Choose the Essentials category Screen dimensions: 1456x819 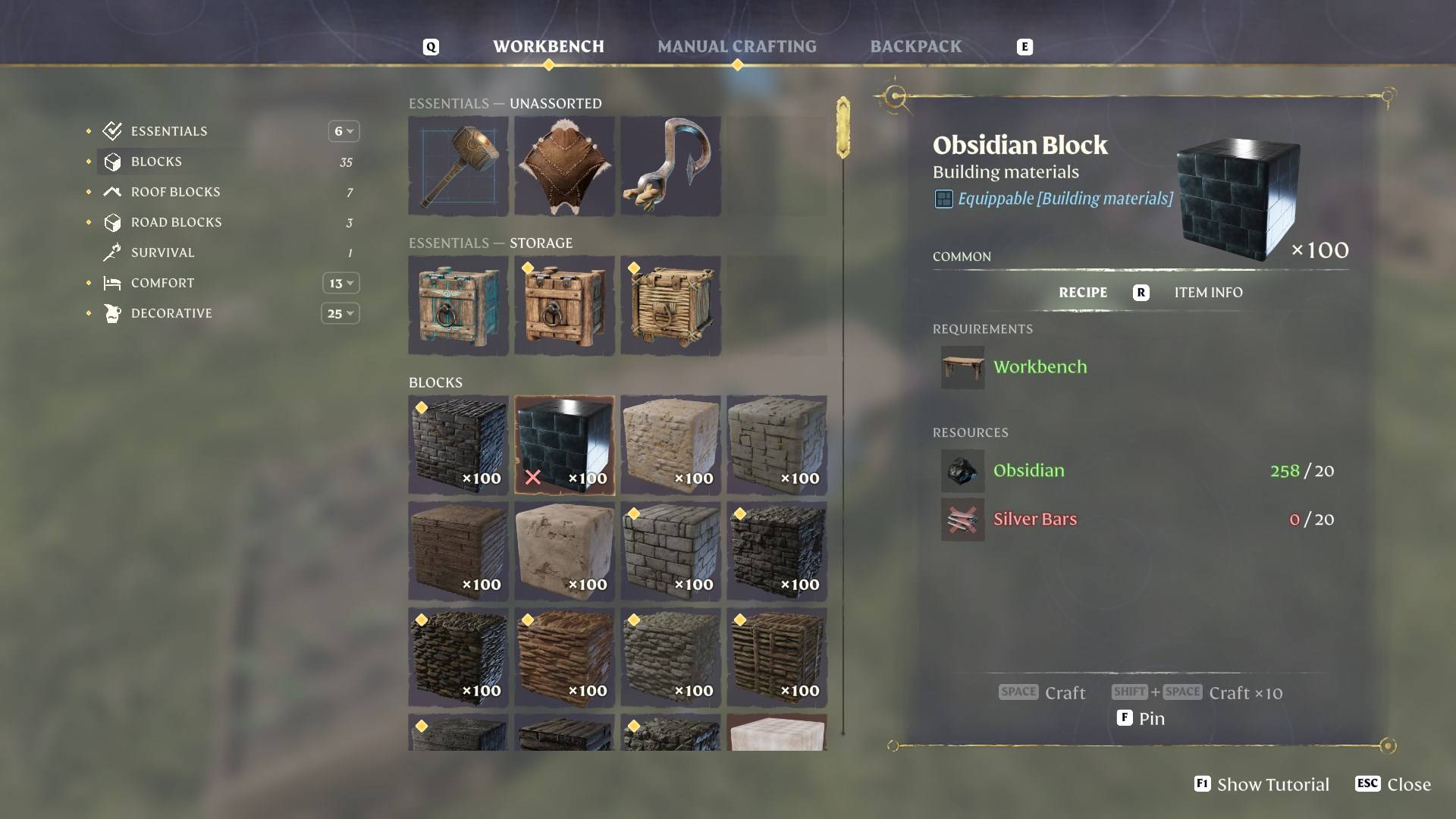pyautogui.click(x=168, y=131)
